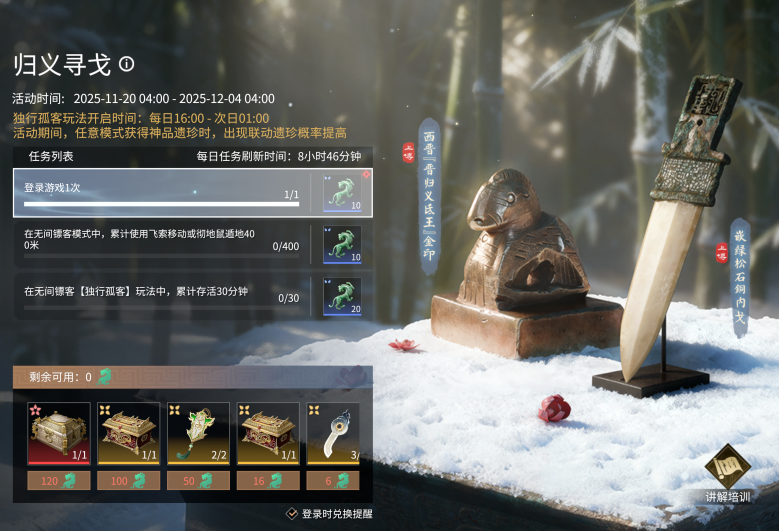The height and width of the screenshot is (531, 779).
Task: Exchange the reward costing 120 jade
Action: tap(59, 481)
